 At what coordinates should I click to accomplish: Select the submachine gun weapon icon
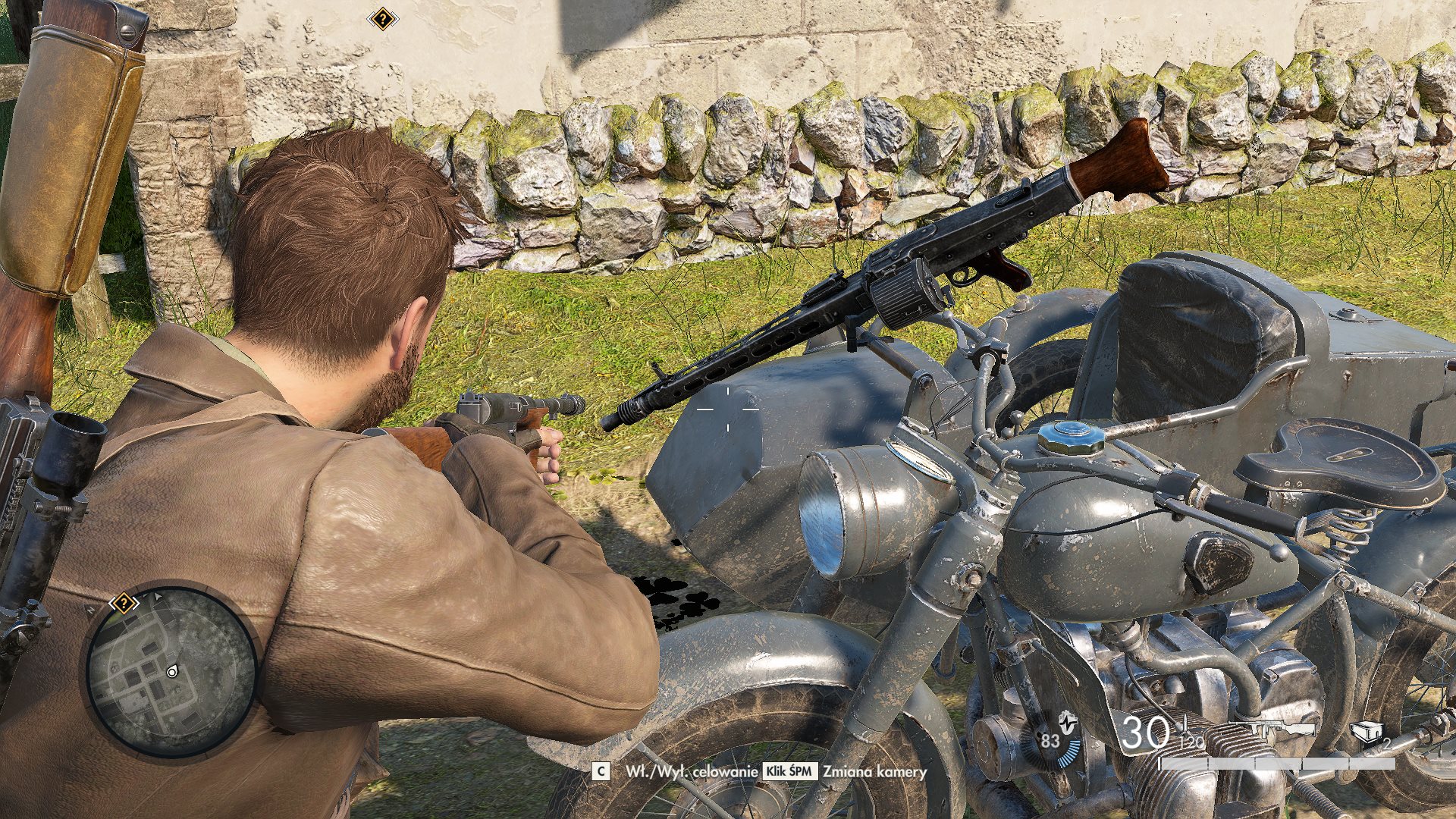(x=1282, y=730)
